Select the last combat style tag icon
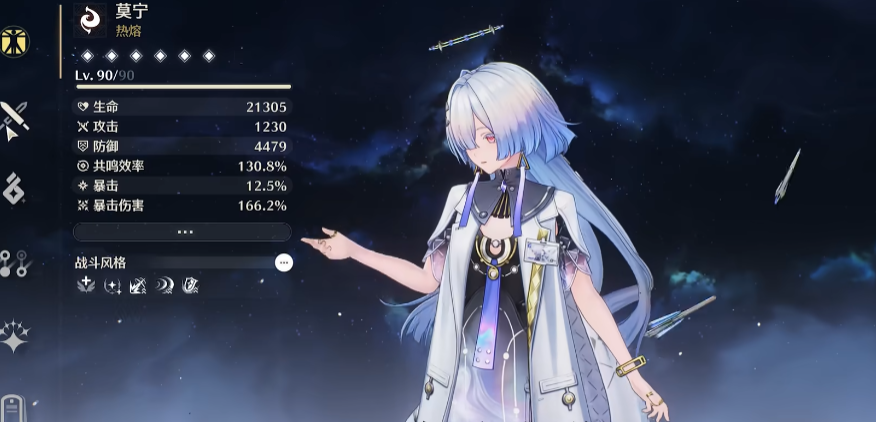The height and width of the screenshot is (422, 876). coord(190,286)
